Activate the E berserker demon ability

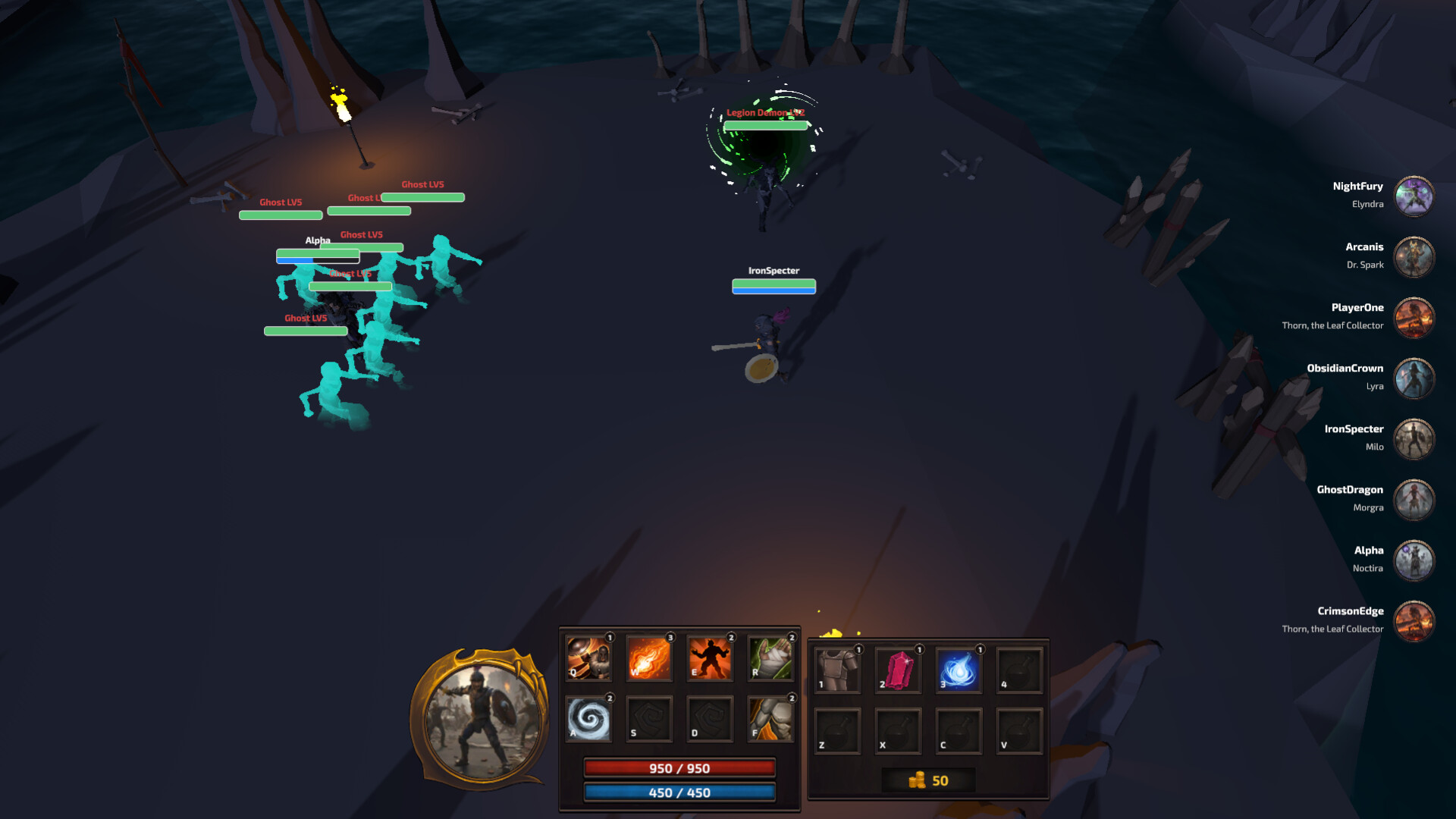coord(710,659)
